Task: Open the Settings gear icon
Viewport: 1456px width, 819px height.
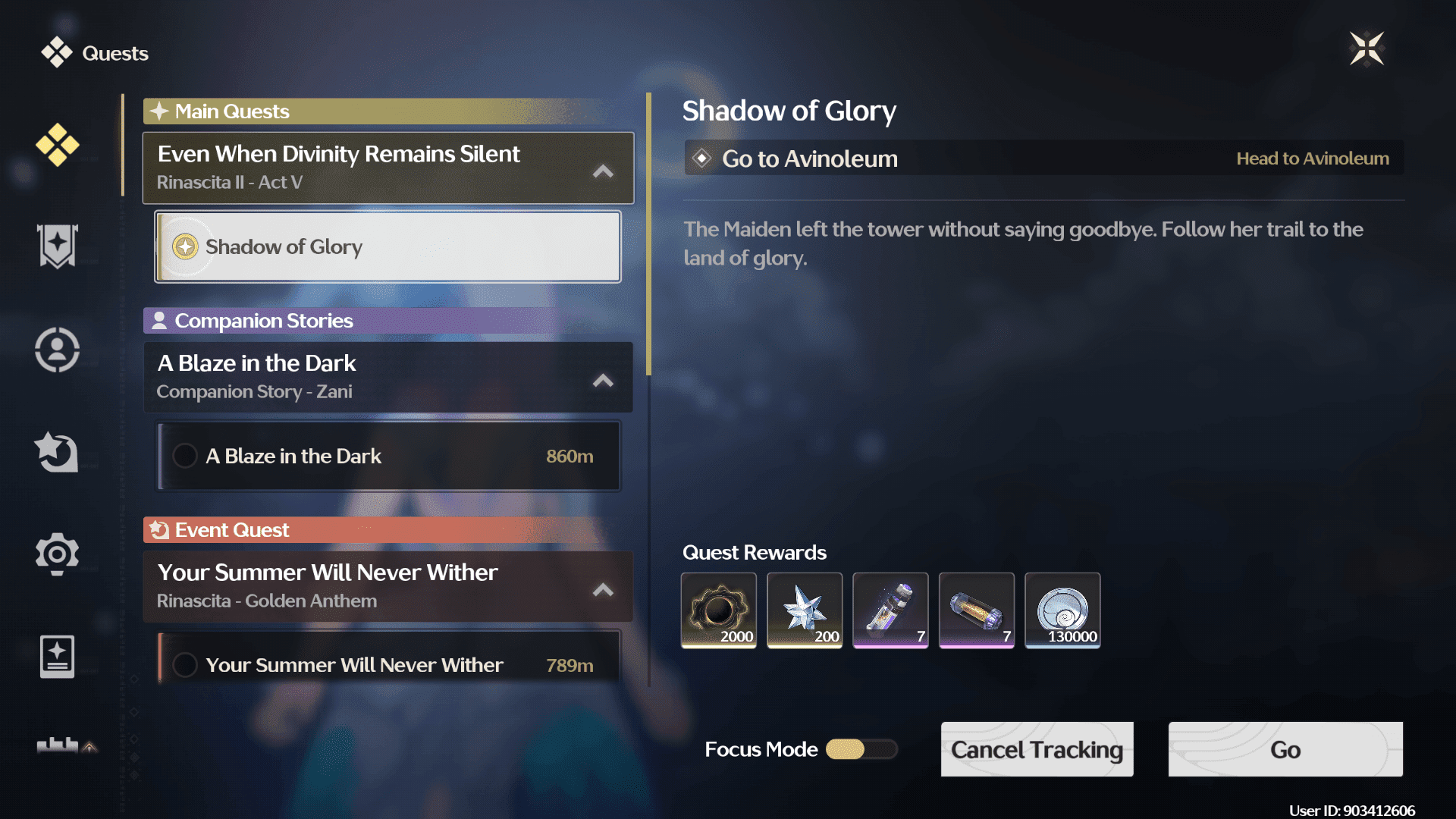Action: tap(58, 554)
